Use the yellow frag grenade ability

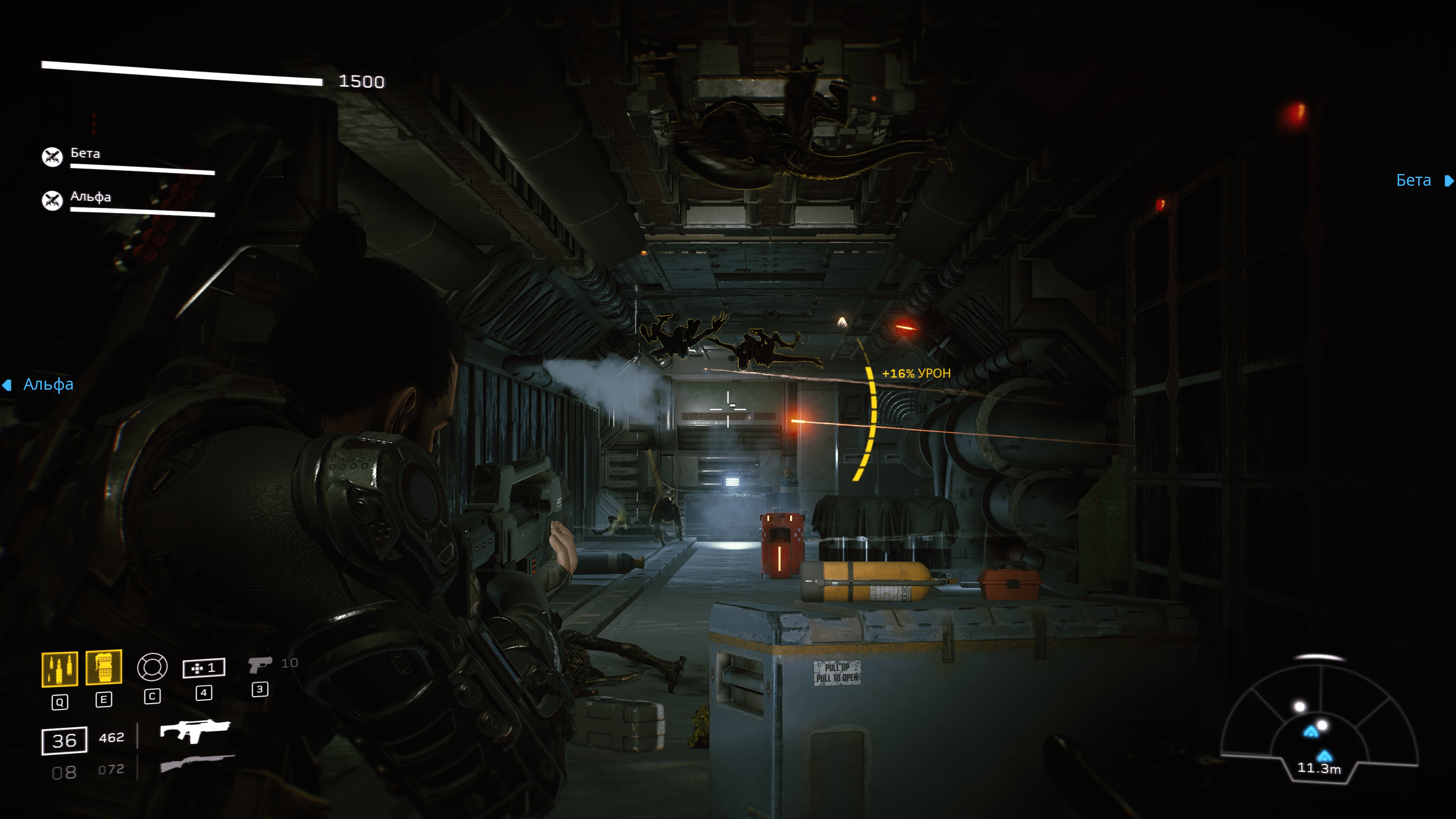click(104, 667)
